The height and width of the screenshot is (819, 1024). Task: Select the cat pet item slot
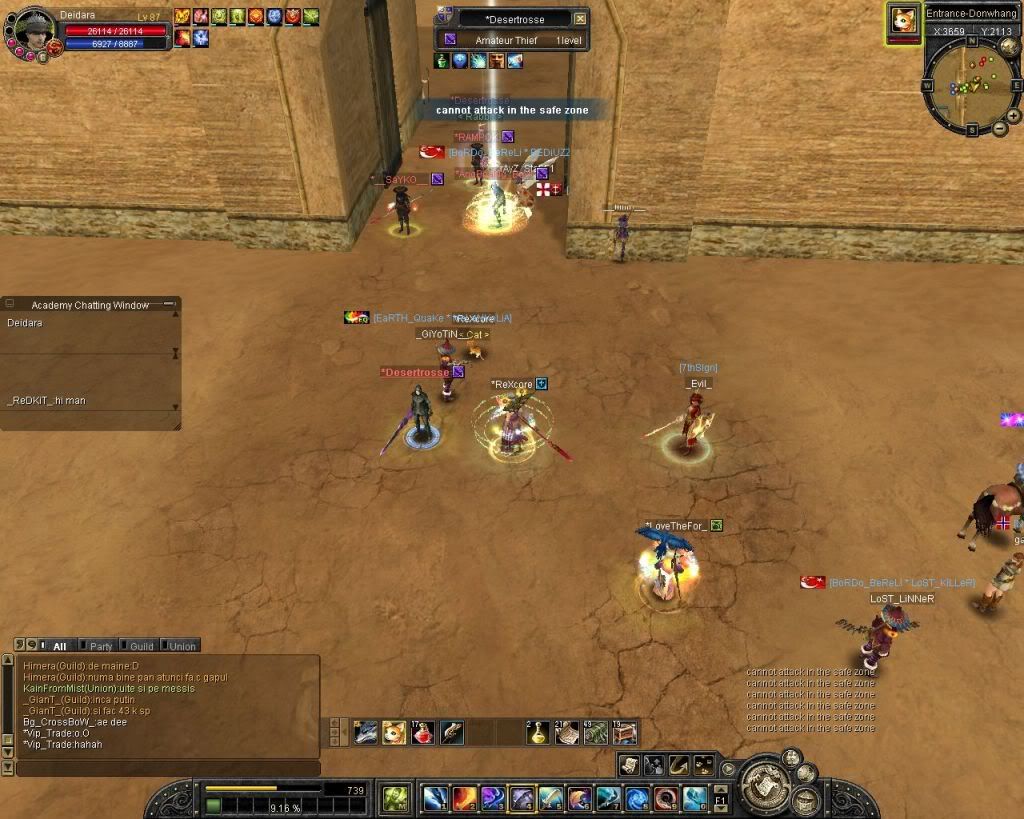(x=394, y=733)
